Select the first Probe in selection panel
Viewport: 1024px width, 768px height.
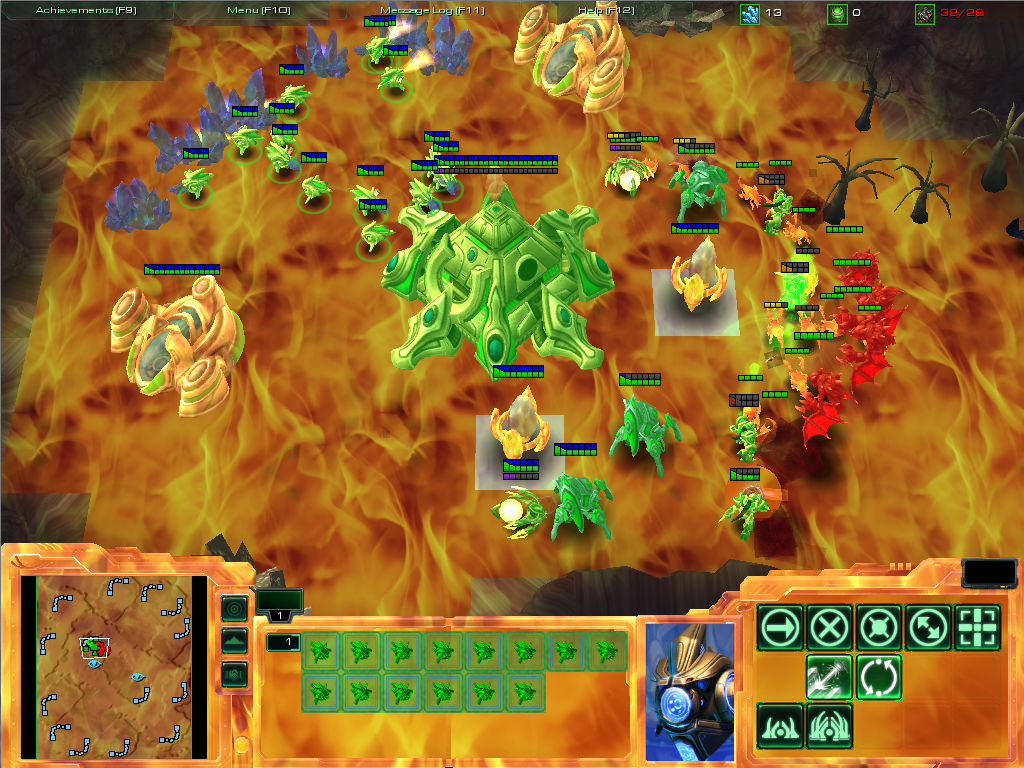coord(321,651)
